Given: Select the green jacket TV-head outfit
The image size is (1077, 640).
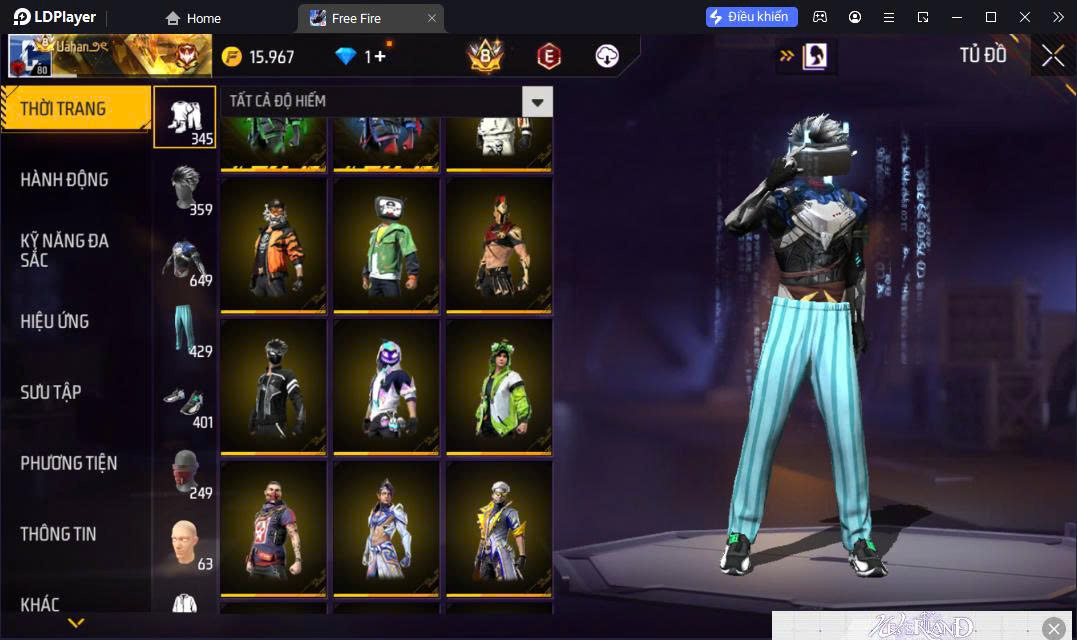Looking at the screenshot, I should click(386, 245).
